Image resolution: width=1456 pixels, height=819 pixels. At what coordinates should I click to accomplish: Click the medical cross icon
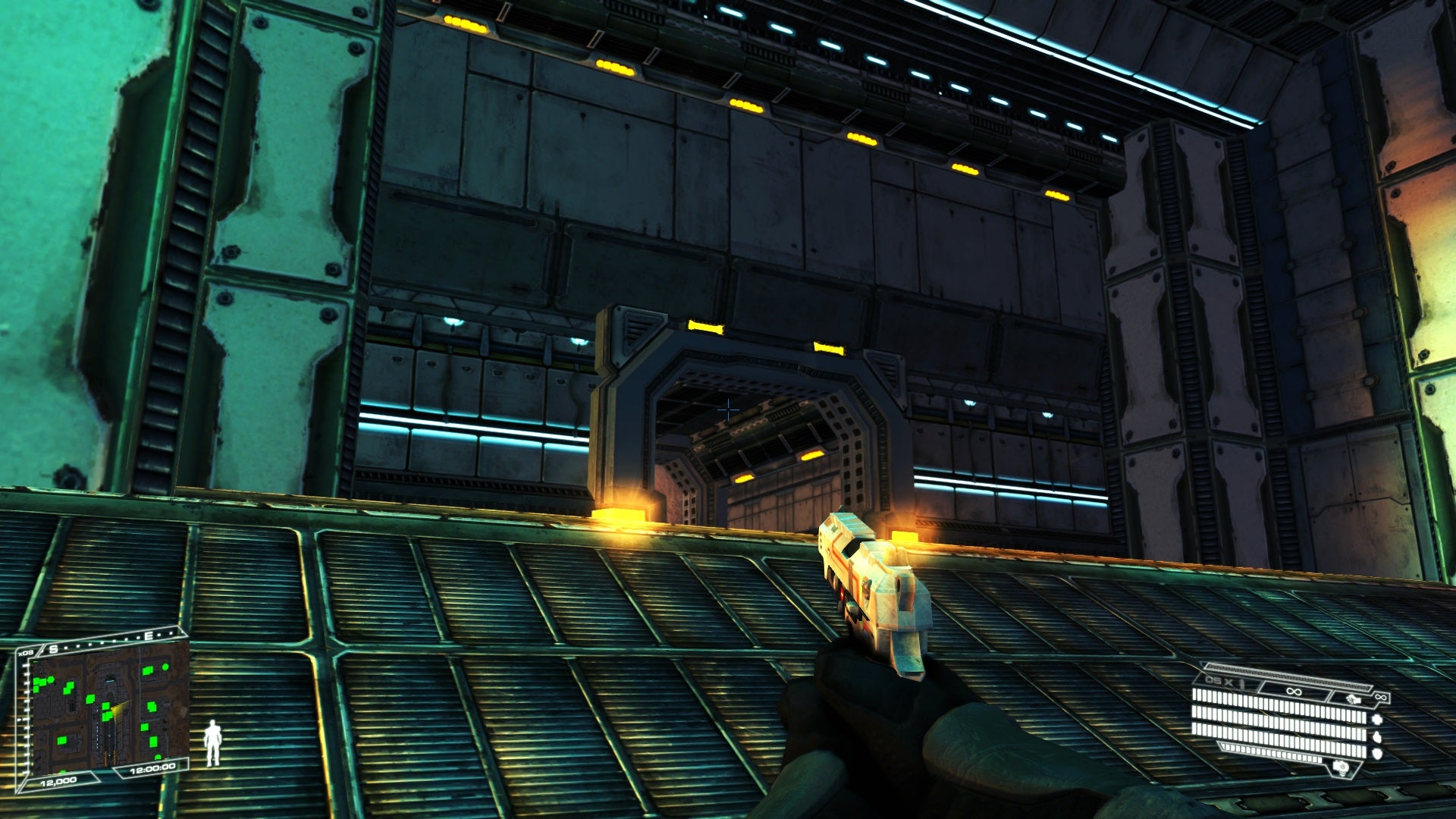[x=1376, y=719]
